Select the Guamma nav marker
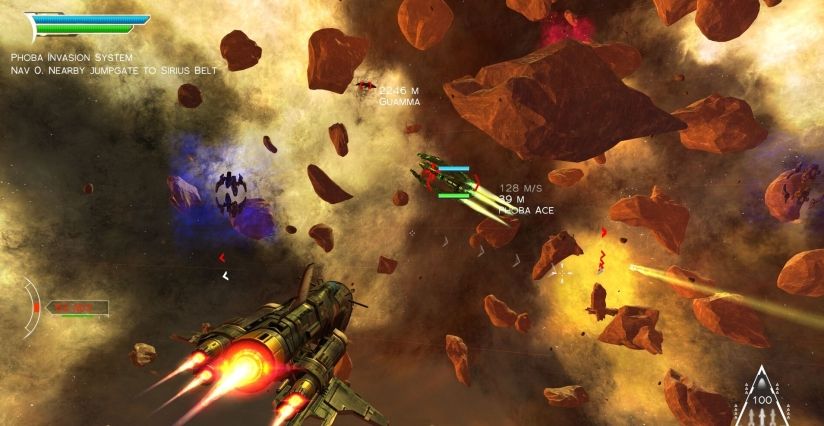Viewport: 824px width, 426px height. [x=366, y=87]
